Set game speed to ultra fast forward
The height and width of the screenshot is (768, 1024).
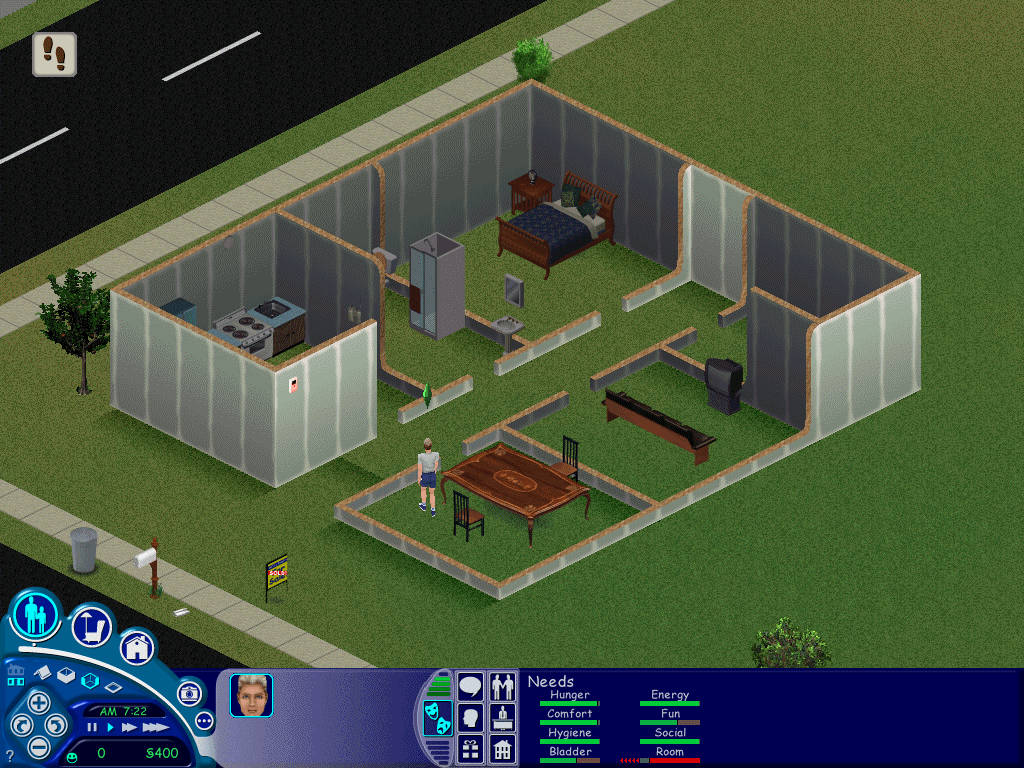[154, 728]
